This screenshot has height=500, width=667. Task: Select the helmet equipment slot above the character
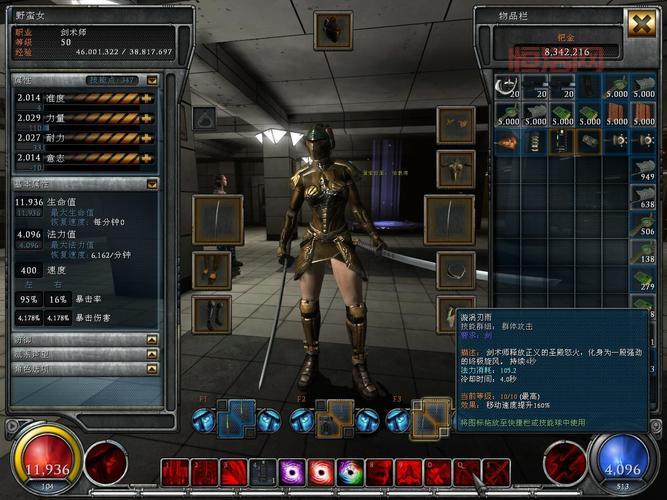[x=332, y=30]
